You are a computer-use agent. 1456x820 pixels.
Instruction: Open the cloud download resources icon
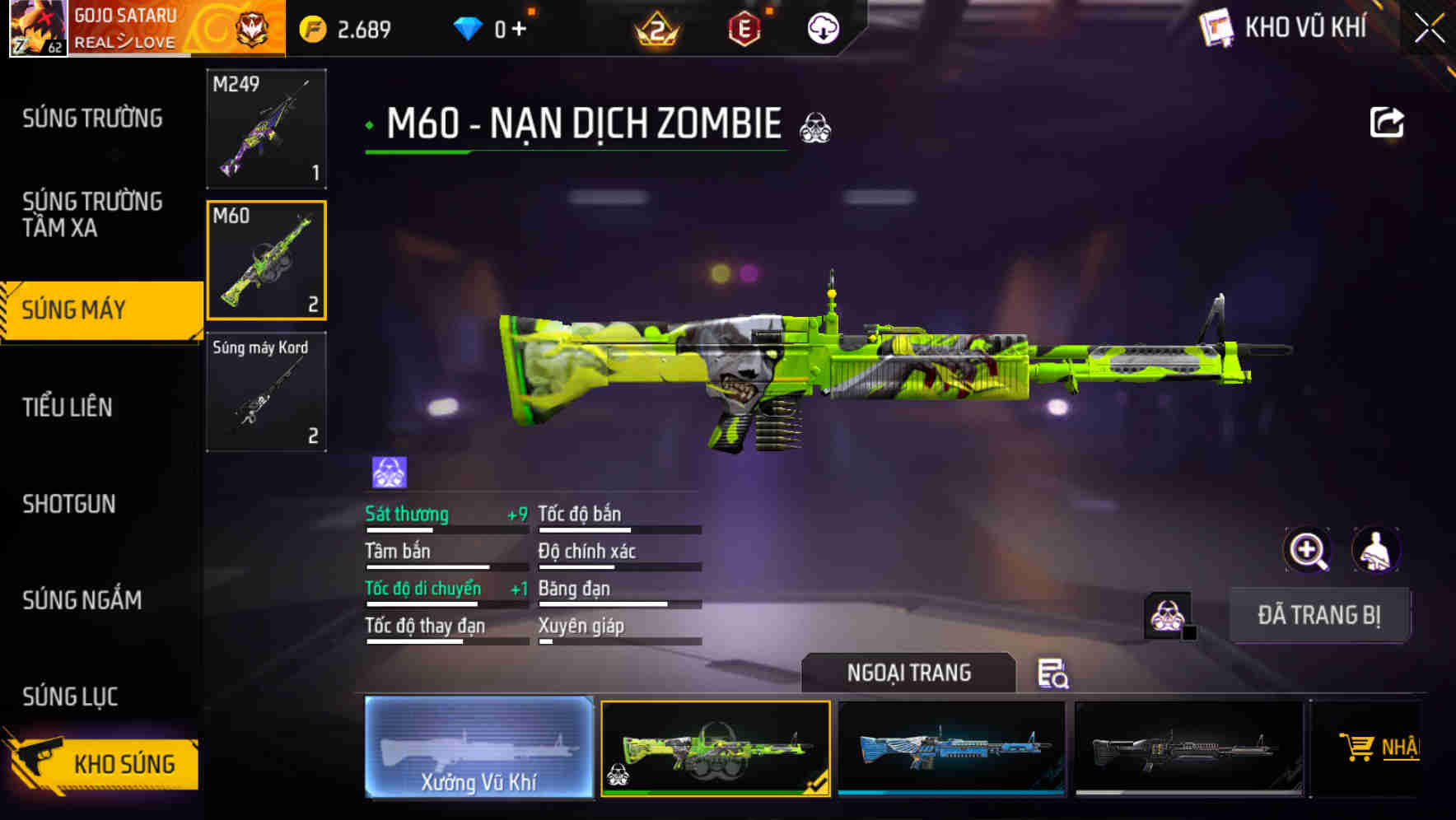pos(823,27)
